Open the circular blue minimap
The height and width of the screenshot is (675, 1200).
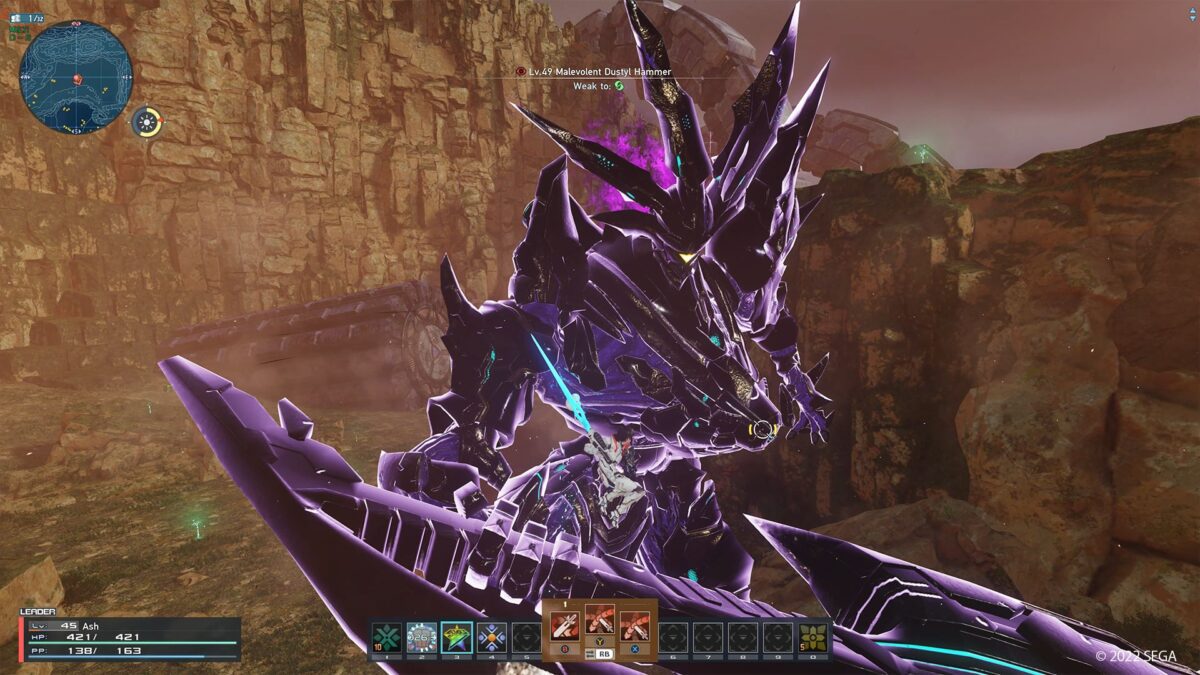pos(76,78)
